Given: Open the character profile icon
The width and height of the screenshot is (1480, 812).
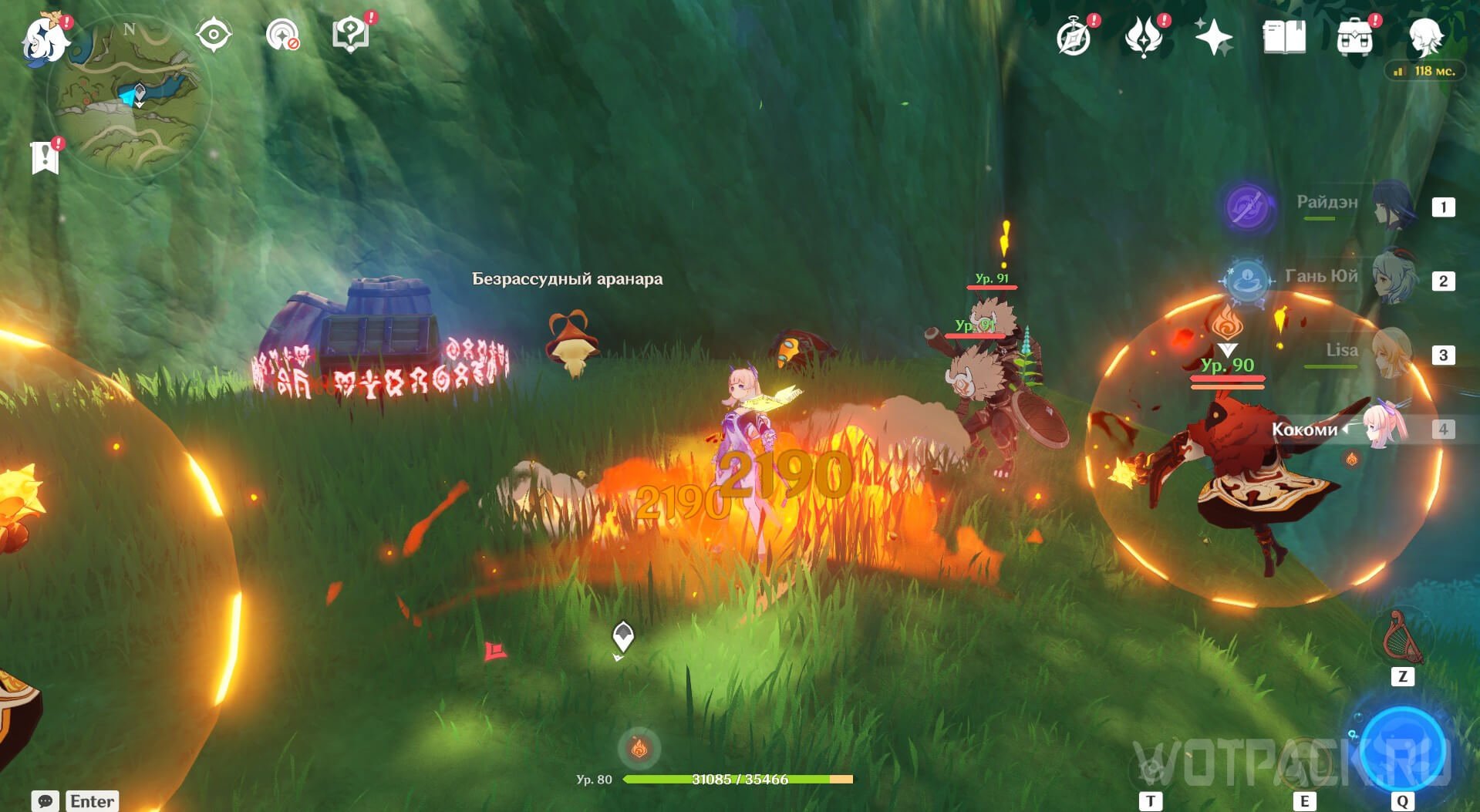Looking at the screenshot, I should [1425, 36].
